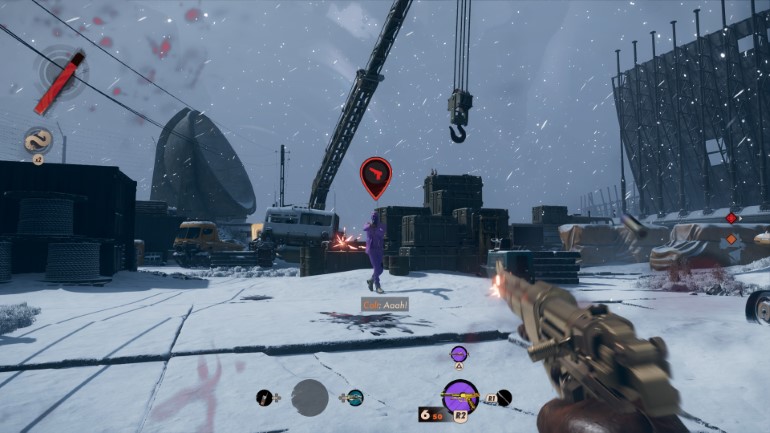Click the orange diamond marker on the screen edge

point(731,239)
